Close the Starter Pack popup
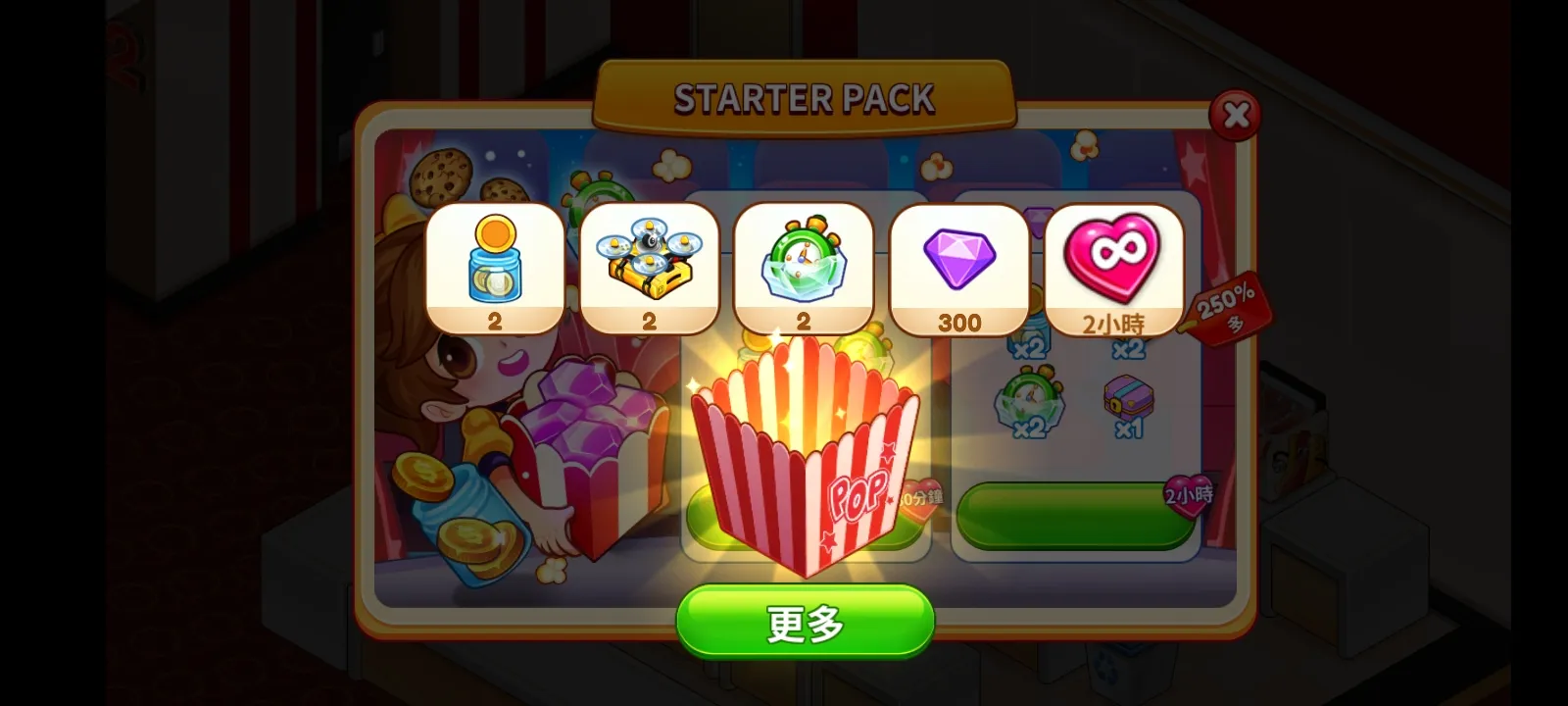Image resolution: width=1568 pixels, height=706 pixels. (1237, 116)
